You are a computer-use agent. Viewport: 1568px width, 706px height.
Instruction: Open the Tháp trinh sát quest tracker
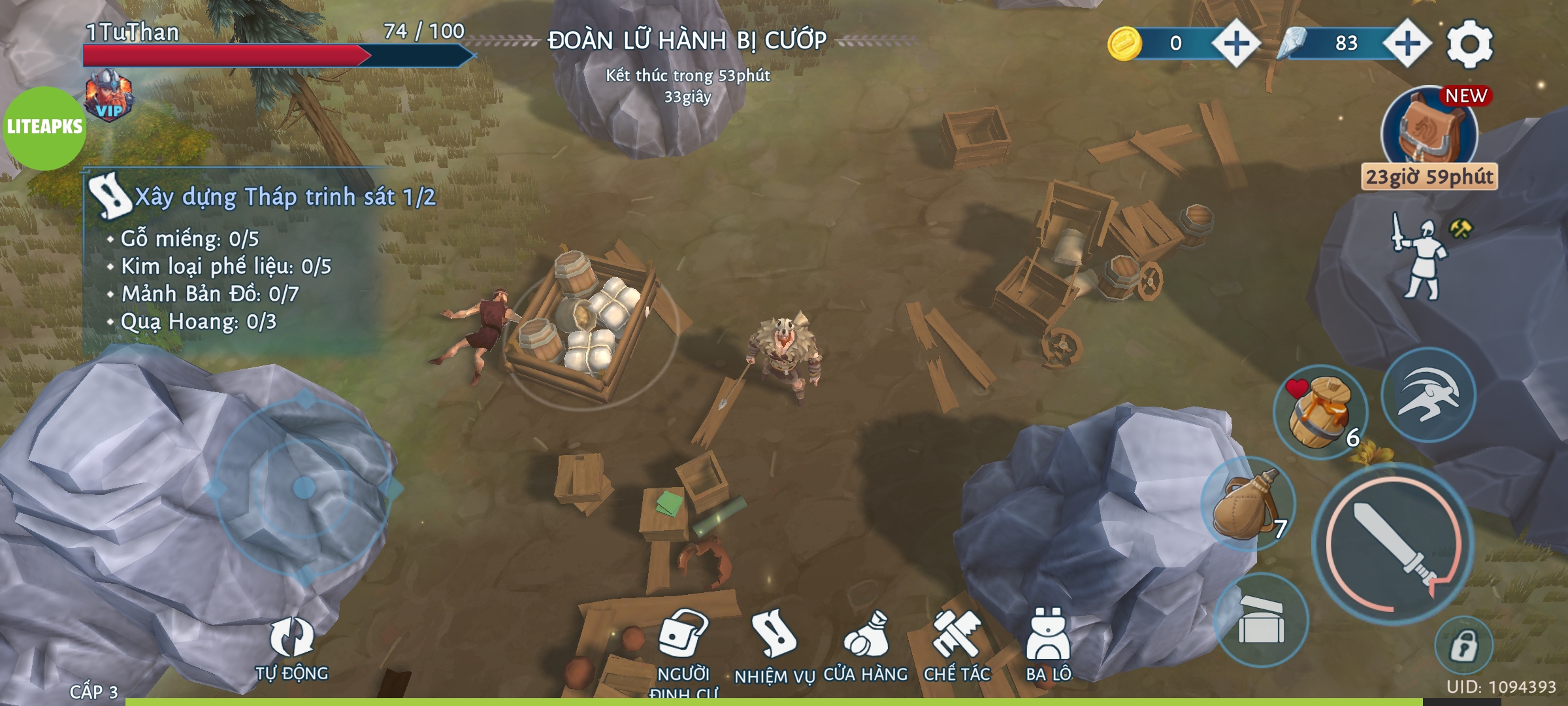[x=261, y=196]
